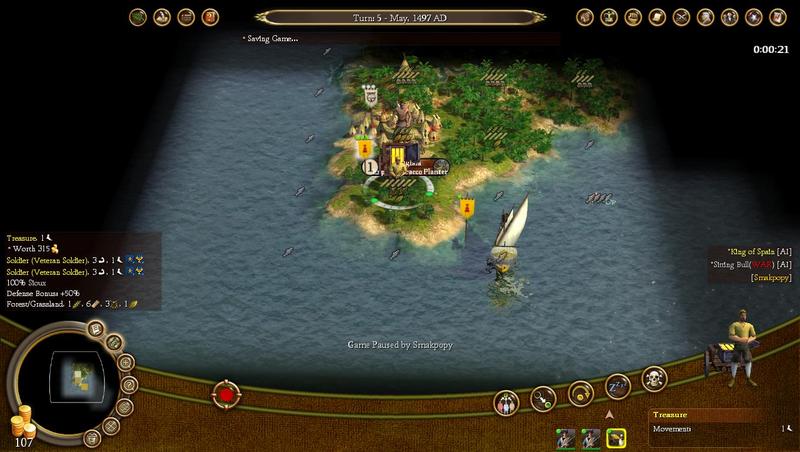Activate the route arrow command button

[543, 400]
